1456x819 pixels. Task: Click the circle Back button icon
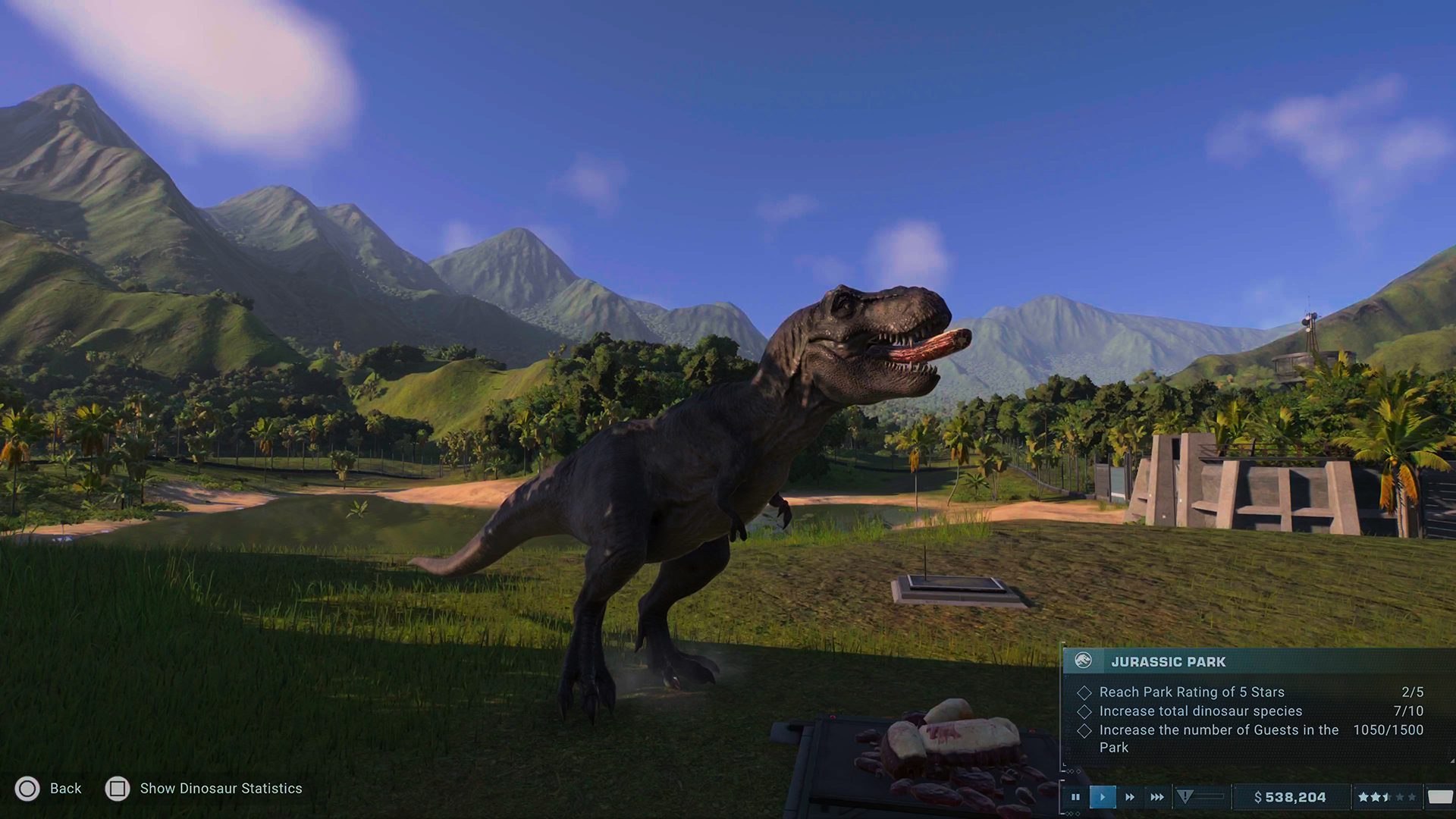pos(27,789)
